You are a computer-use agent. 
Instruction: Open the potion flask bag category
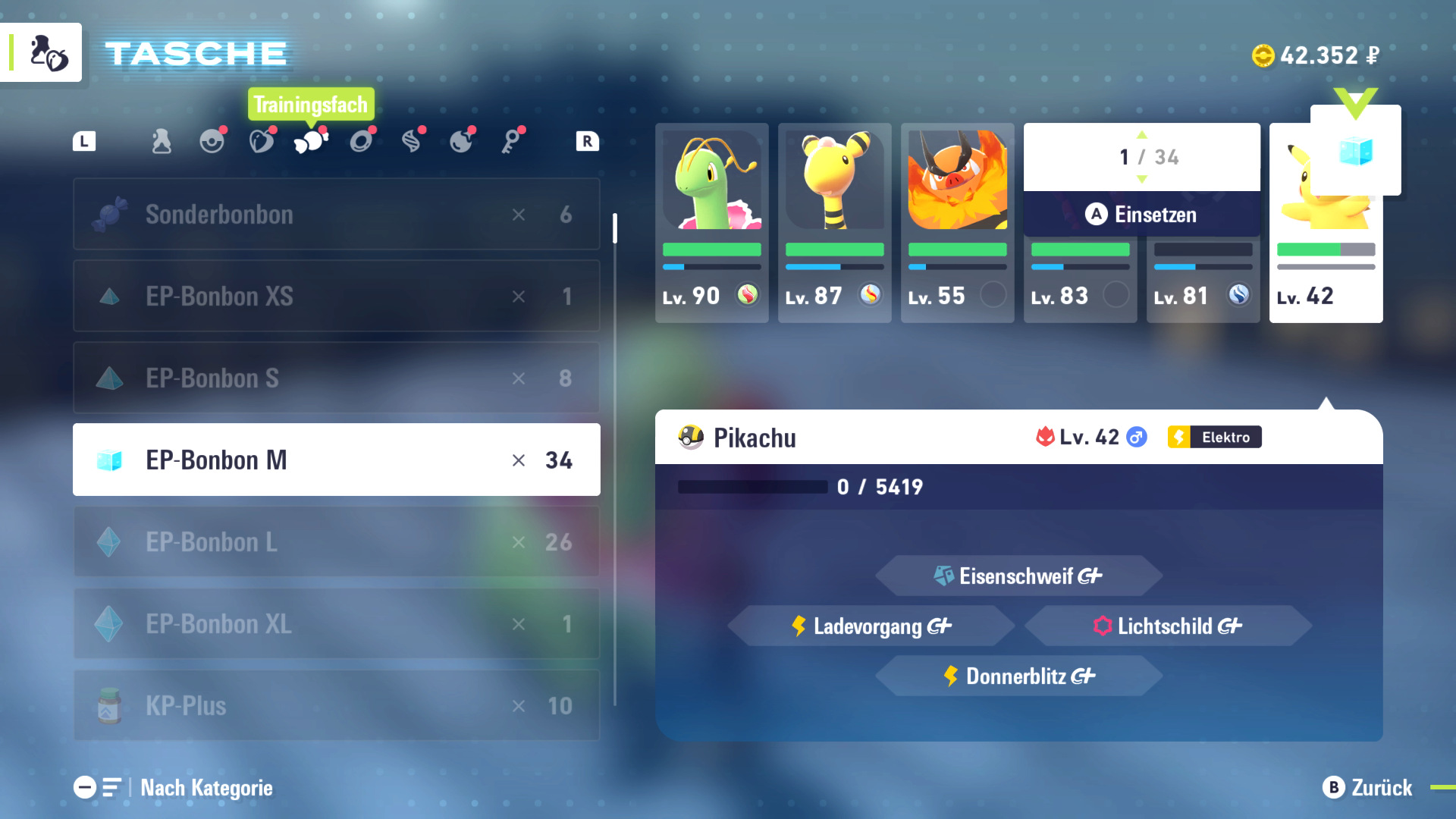162,141
